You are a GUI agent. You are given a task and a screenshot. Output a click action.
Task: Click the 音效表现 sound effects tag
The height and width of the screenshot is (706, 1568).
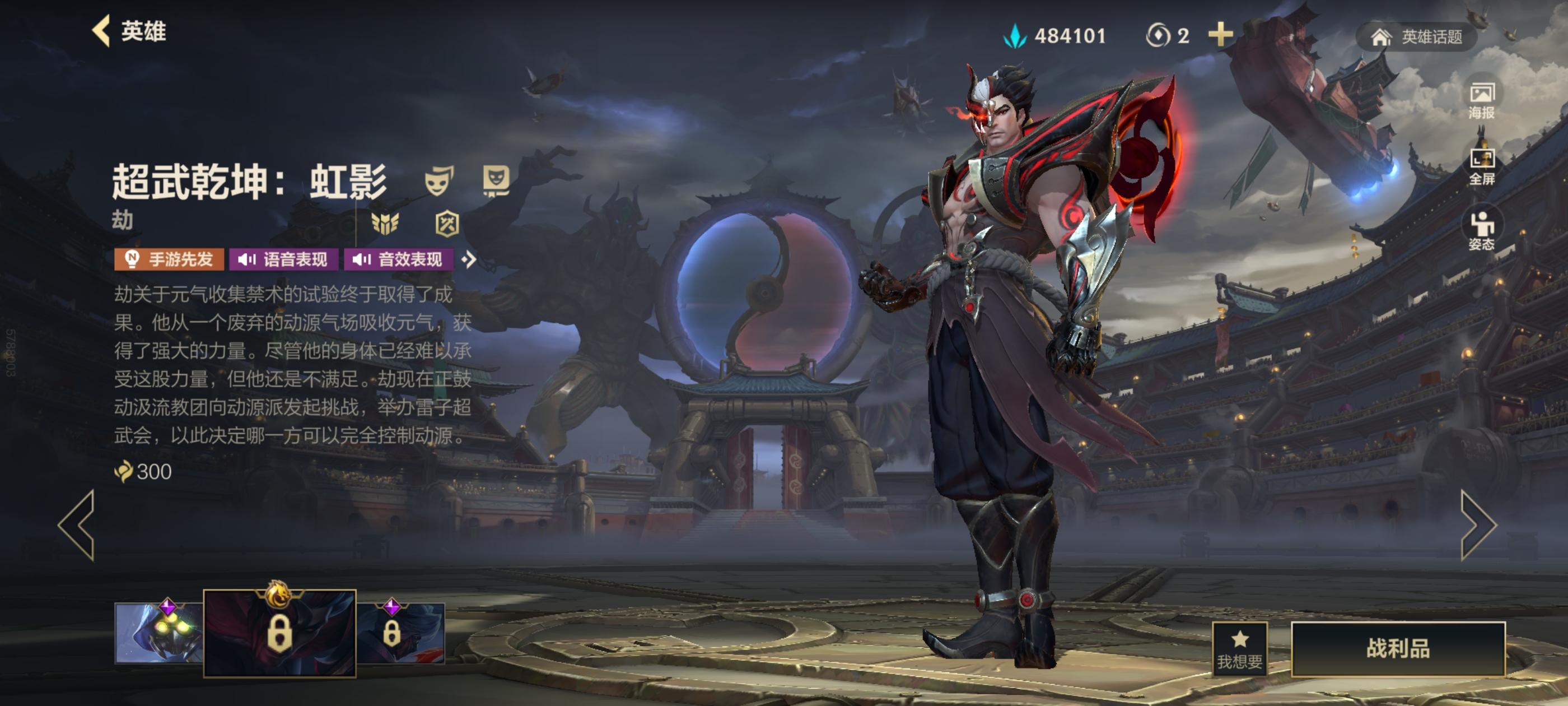(x=398, y=259)
